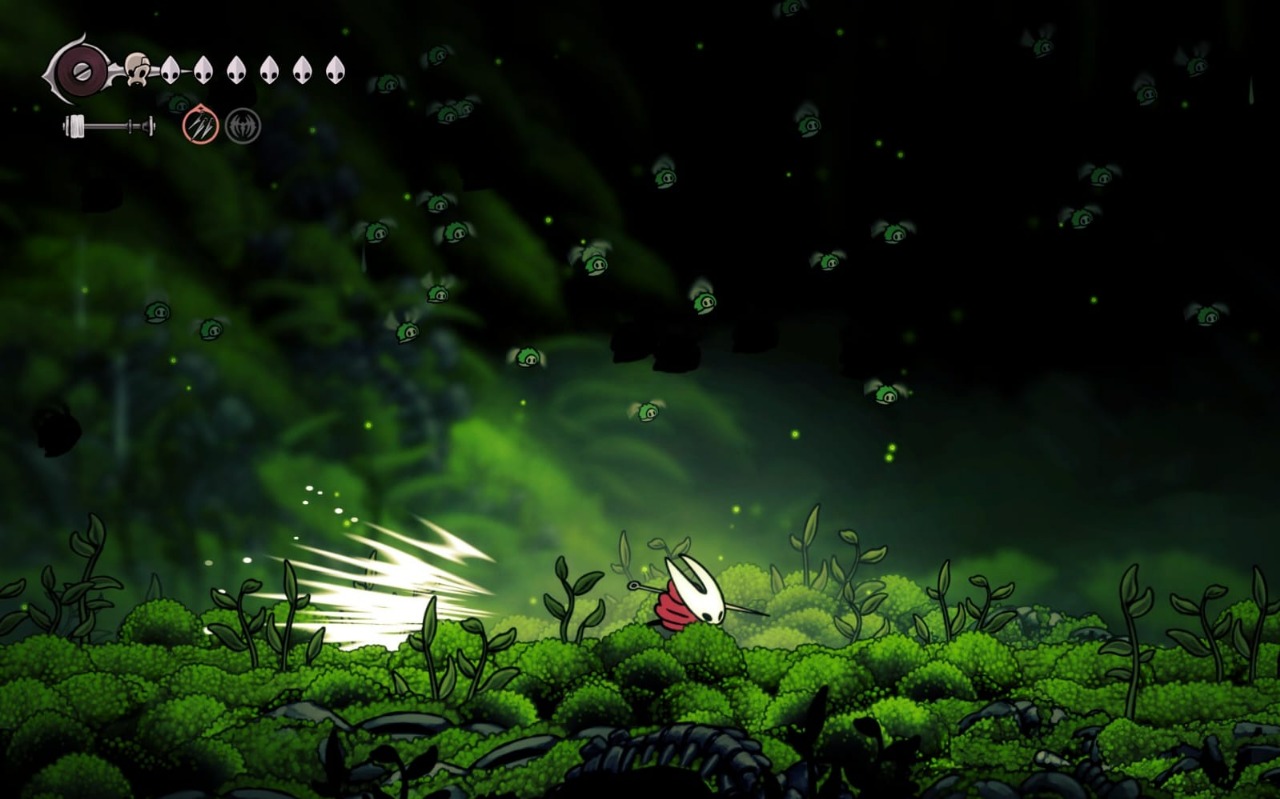
Task: Select the triple pin tool icon
Action: click(x=201, y=126)
